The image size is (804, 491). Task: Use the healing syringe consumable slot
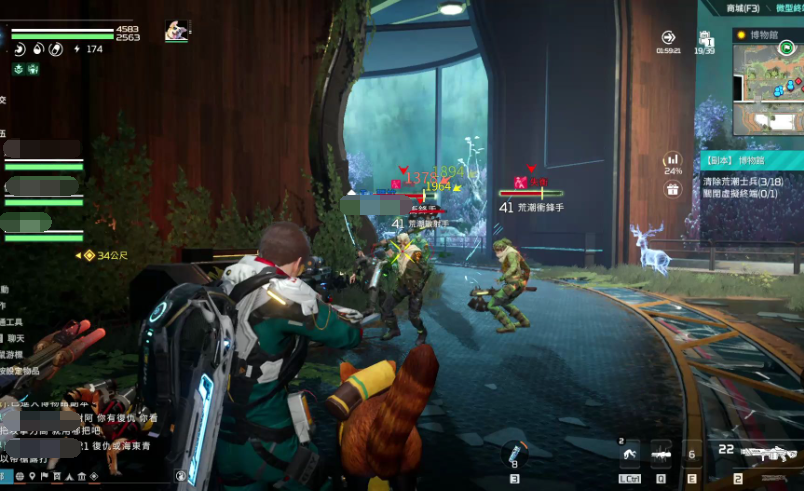[x=514, y=454]
